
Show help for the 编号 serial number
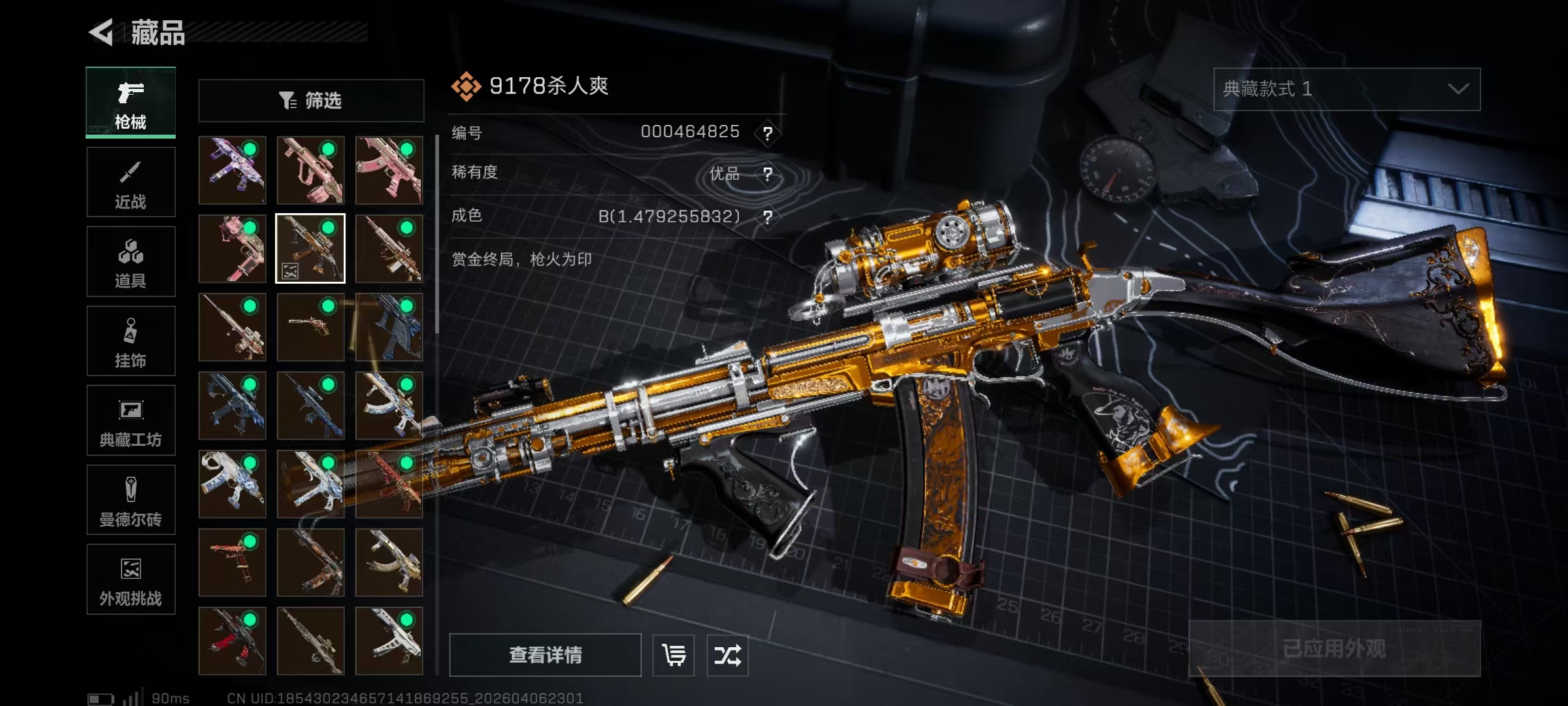tap(768, 133)
